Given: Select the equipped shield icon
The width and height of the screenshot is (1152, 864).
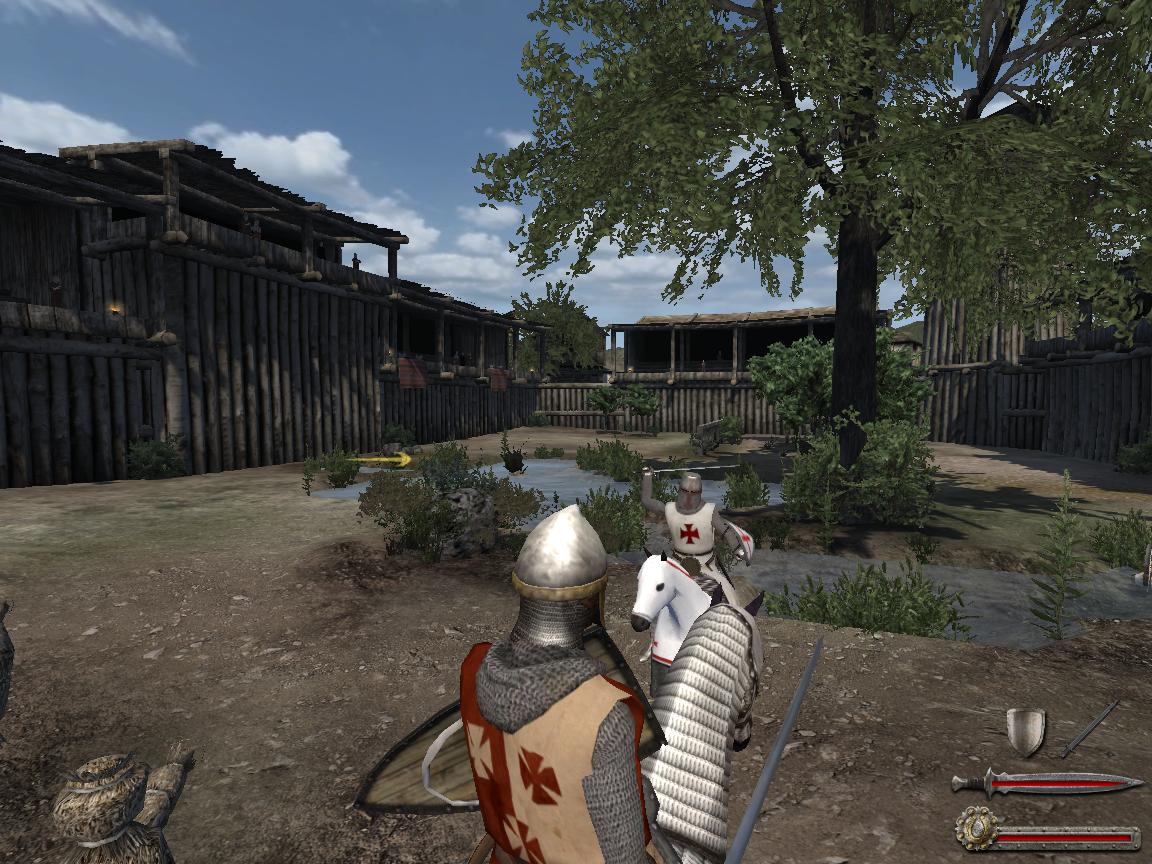Looking at the screenshot, I should [x=1025, y=731].
